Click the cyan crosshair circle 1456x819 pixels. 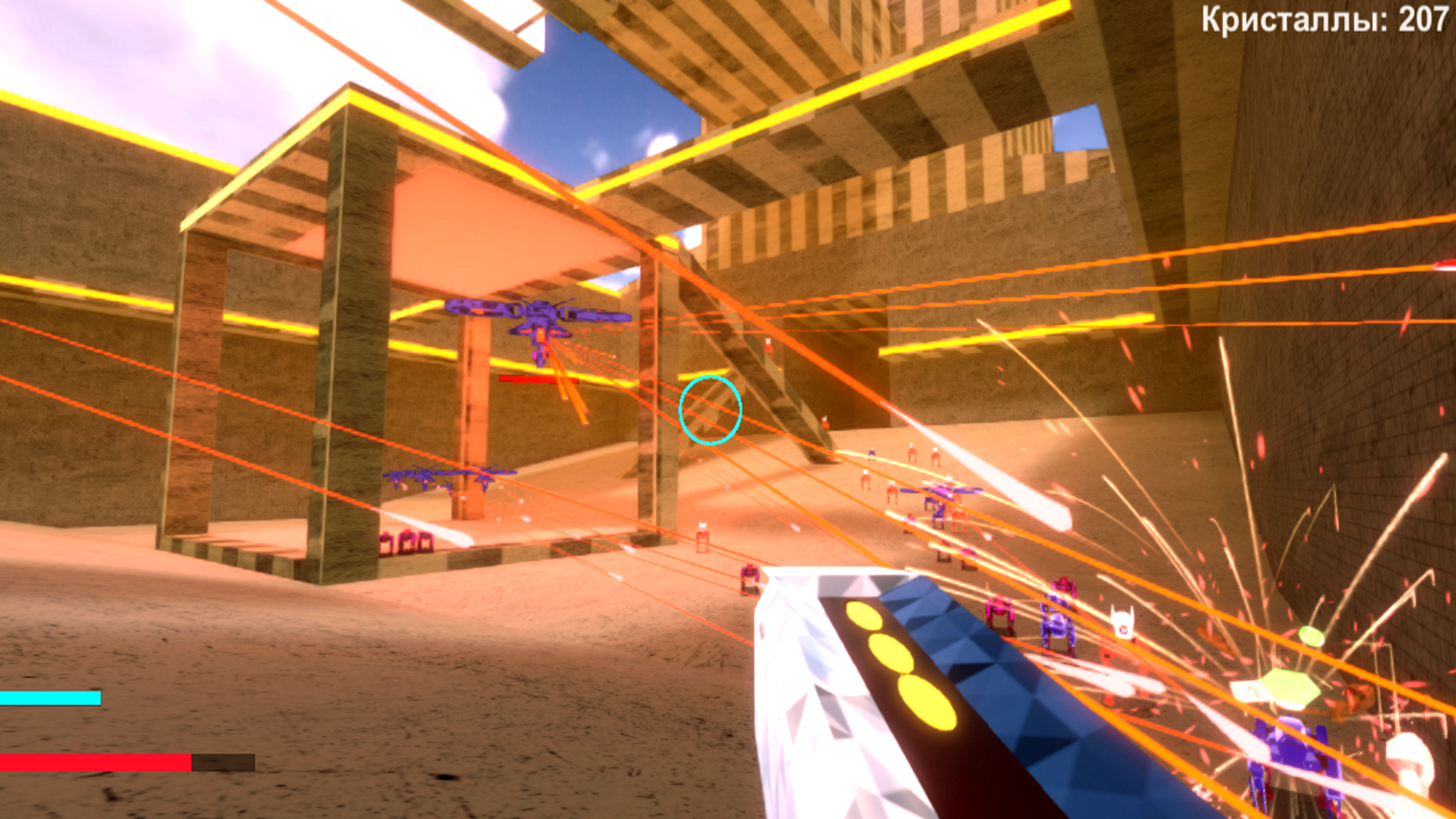click(710, 410)
